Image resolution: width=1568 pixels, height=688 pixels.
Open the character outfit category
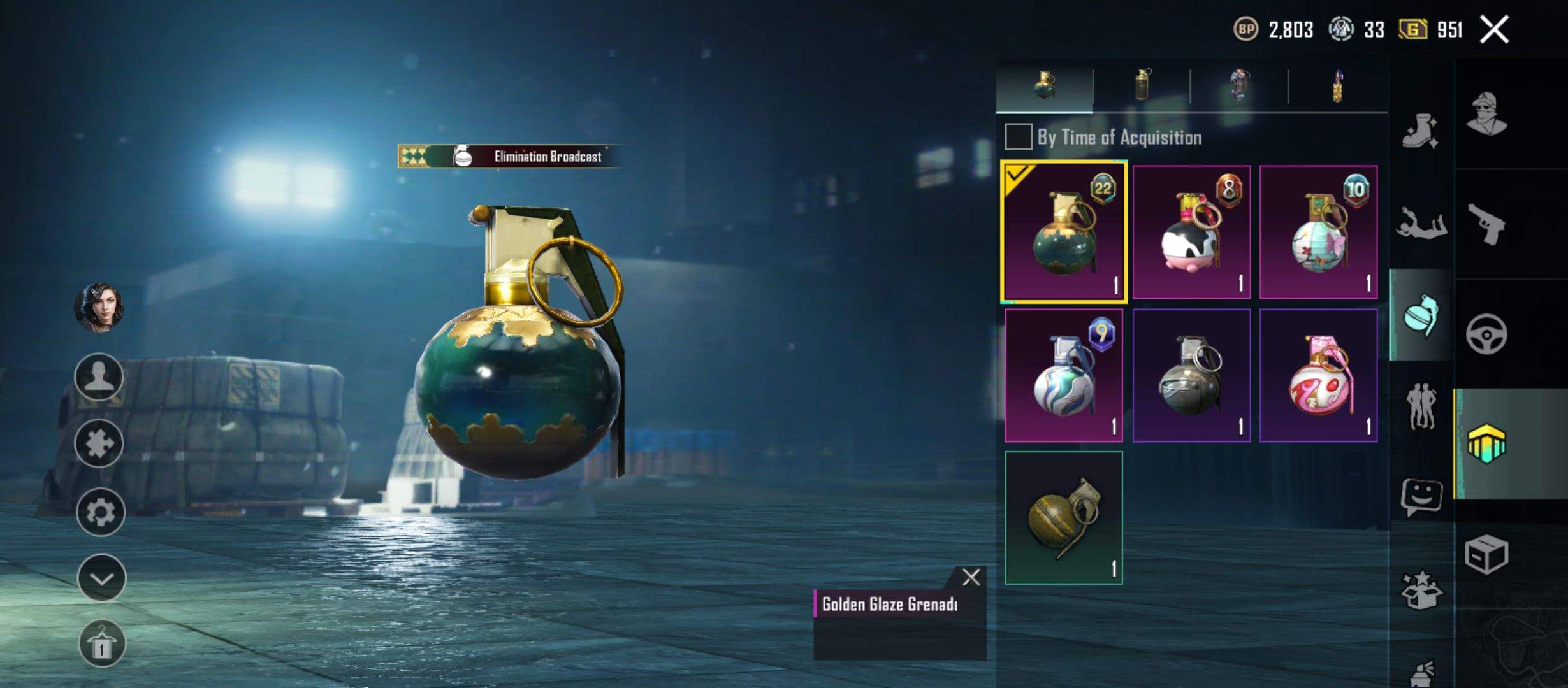point(1486,115)
